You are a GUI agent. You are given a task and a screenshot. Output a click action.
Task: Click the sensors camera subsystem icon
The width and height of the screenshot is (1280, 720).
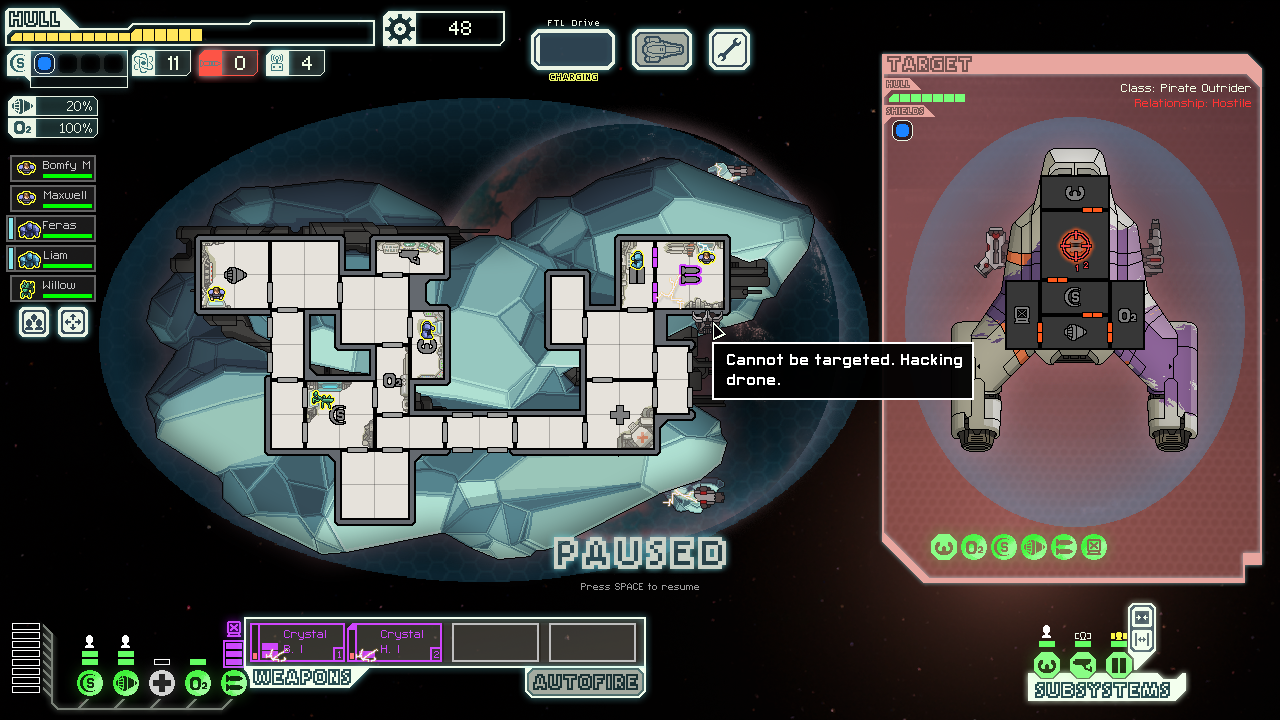click(1082, 665)
